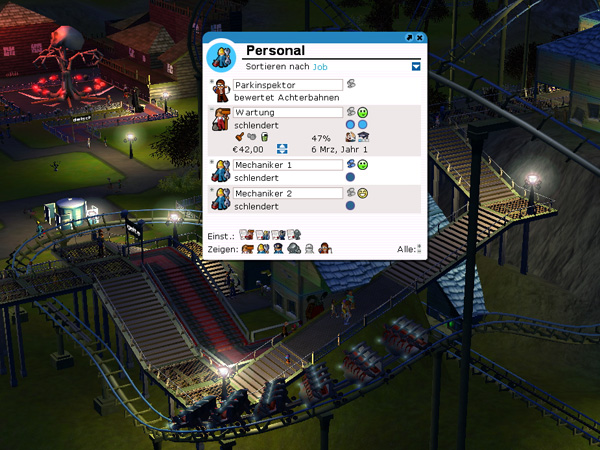Hire the first staff type under Einst.
The image size is (600, 450).
click(245, 234)
